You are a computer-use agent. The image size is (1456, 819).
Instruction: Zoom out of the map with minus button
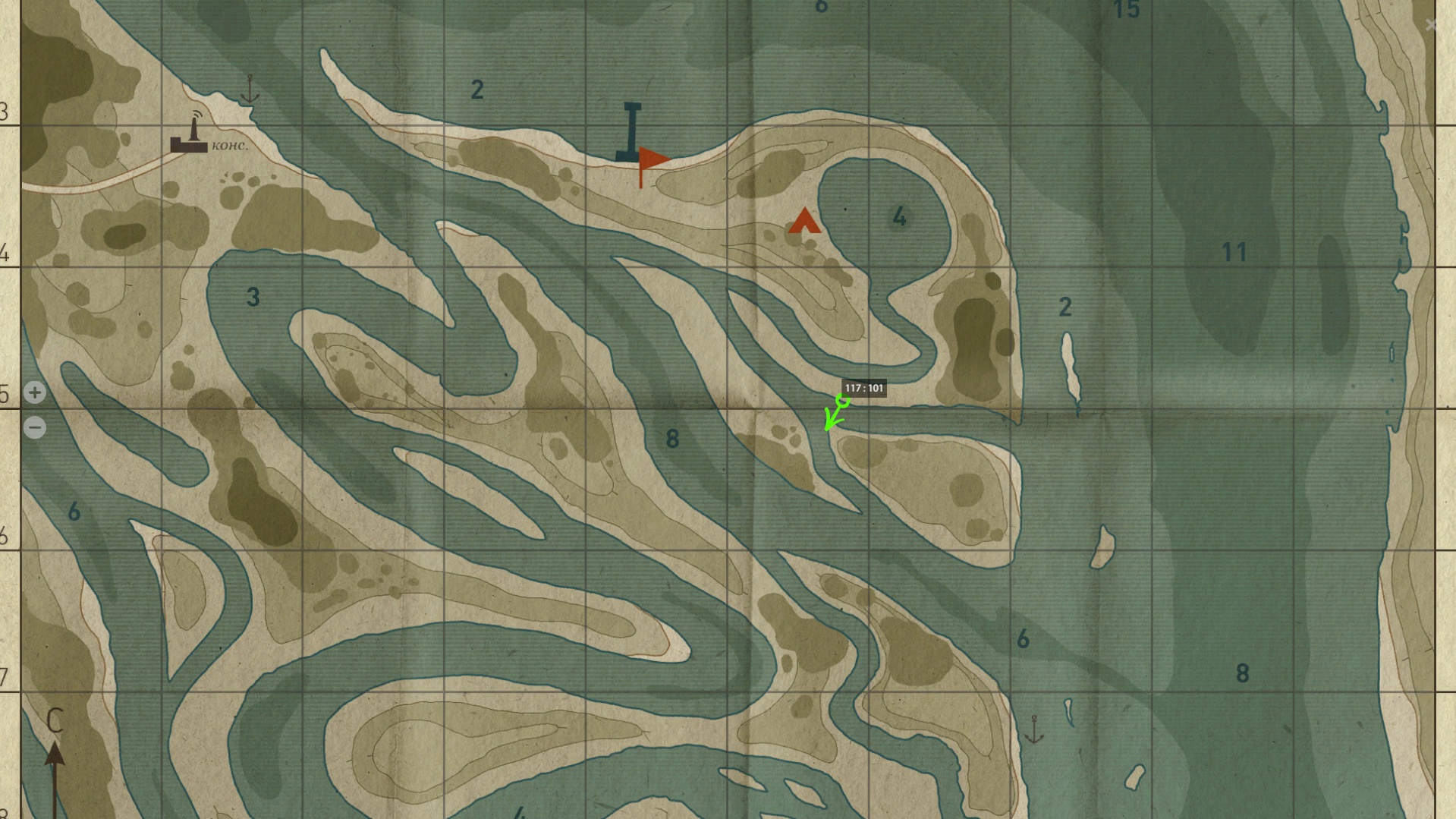[35, 427]
